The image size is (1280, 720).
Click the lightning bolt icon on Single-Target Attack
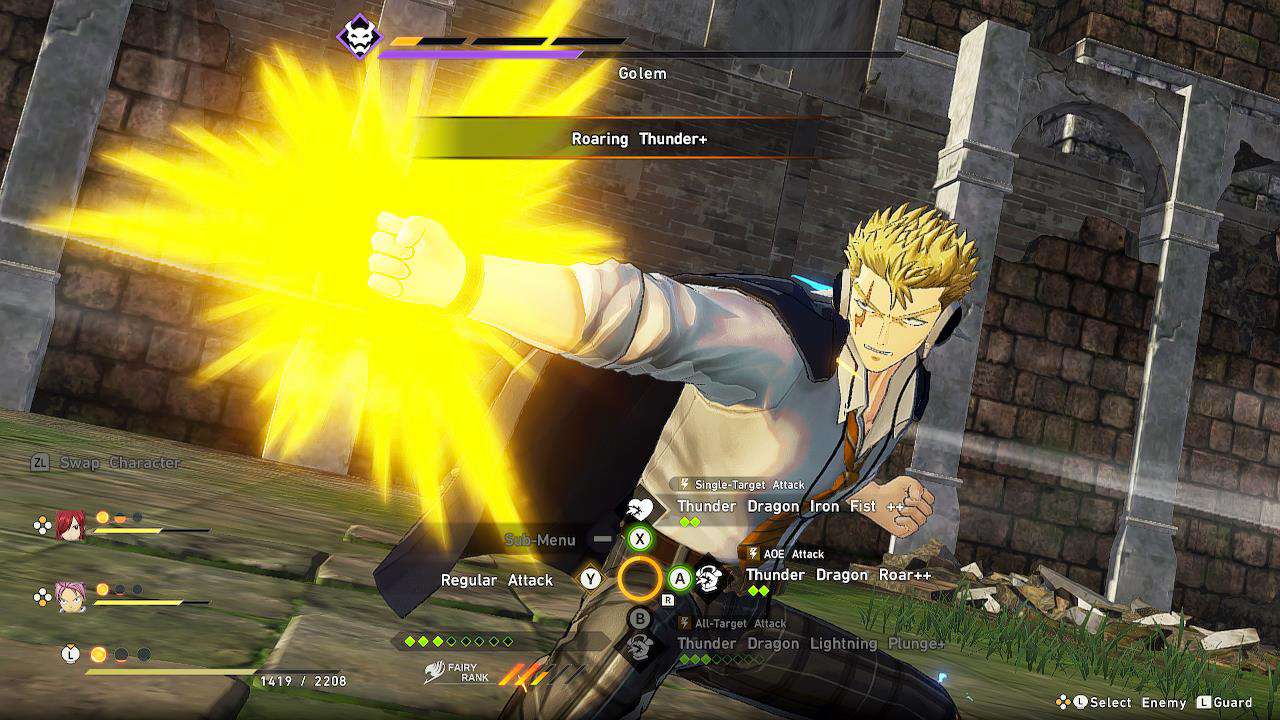tap(686, 484)
